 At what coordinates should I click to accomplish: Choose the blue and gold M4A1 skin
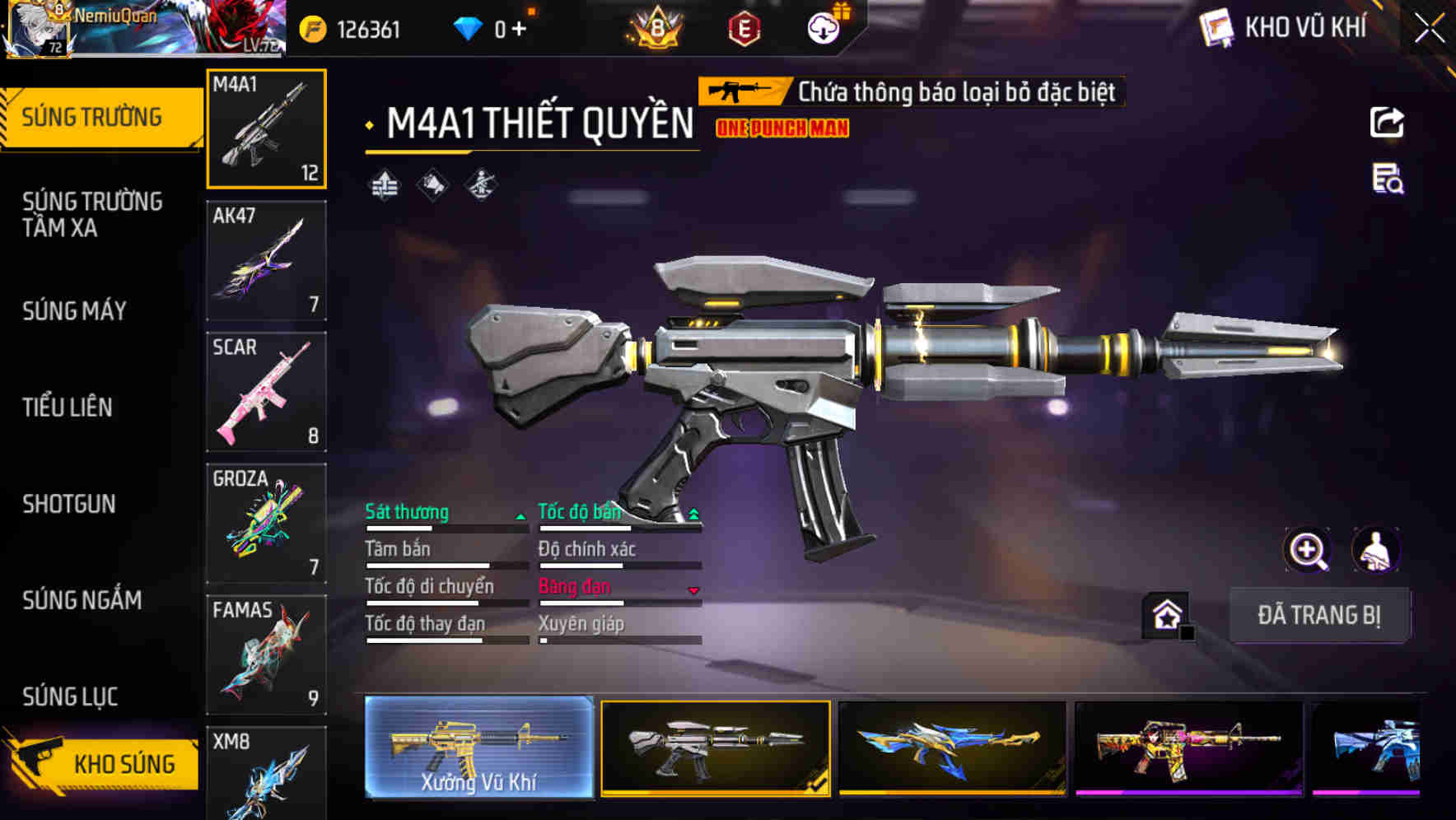click(x=952, y=748)
